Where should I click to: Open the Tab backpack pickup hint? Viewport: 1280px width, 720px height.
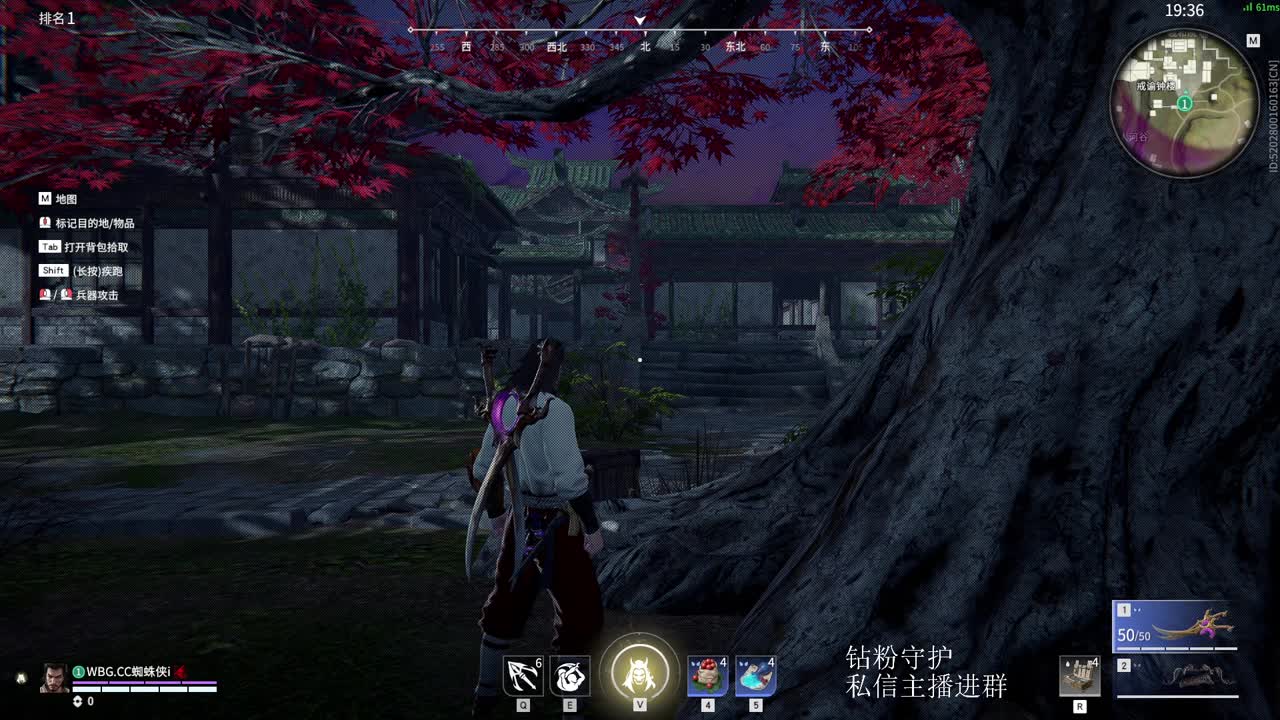pyautogui.click(x=85, y=246)
